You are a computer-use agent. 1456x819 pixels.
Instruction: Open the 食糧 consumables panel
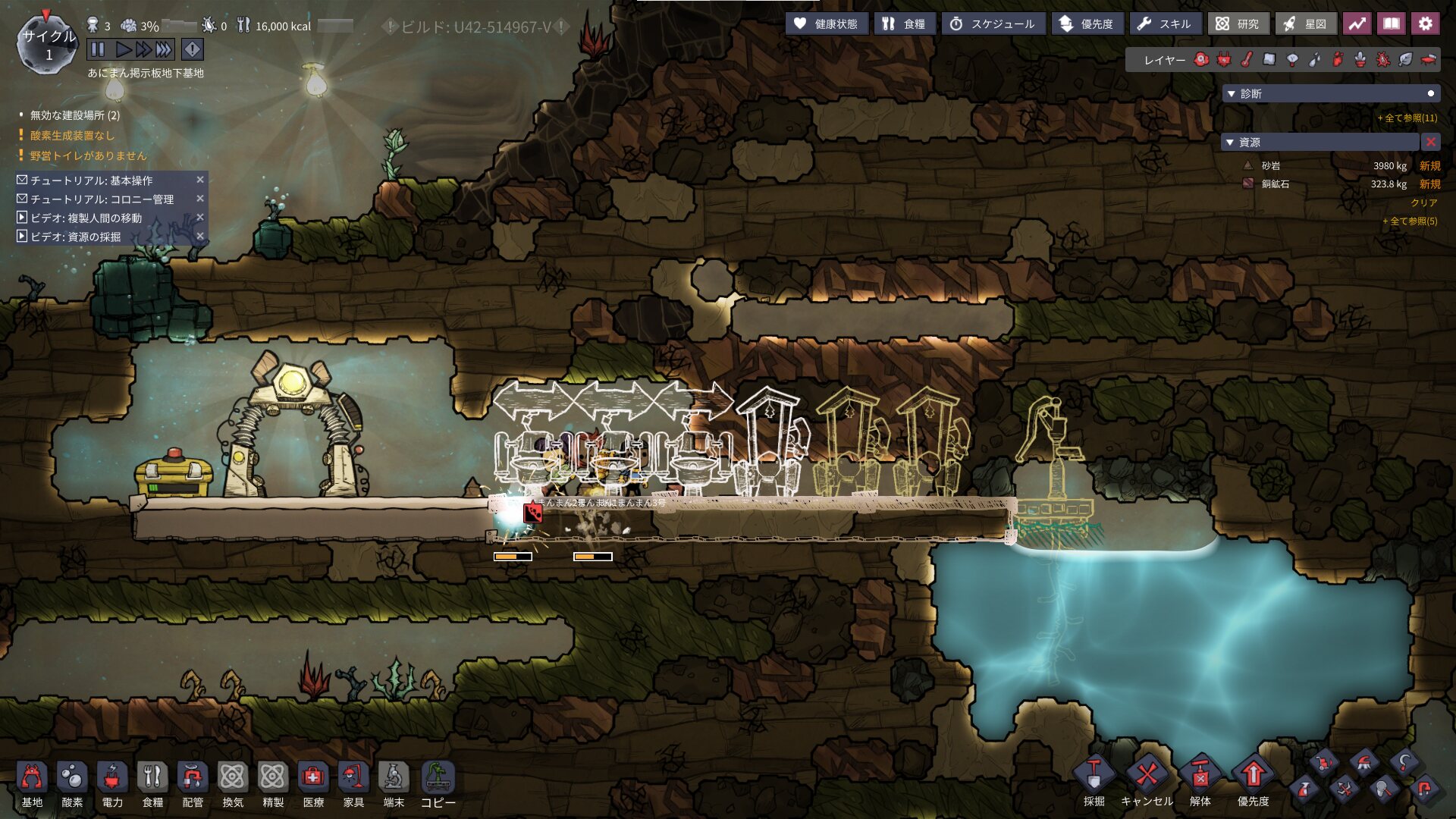point(905,24)
